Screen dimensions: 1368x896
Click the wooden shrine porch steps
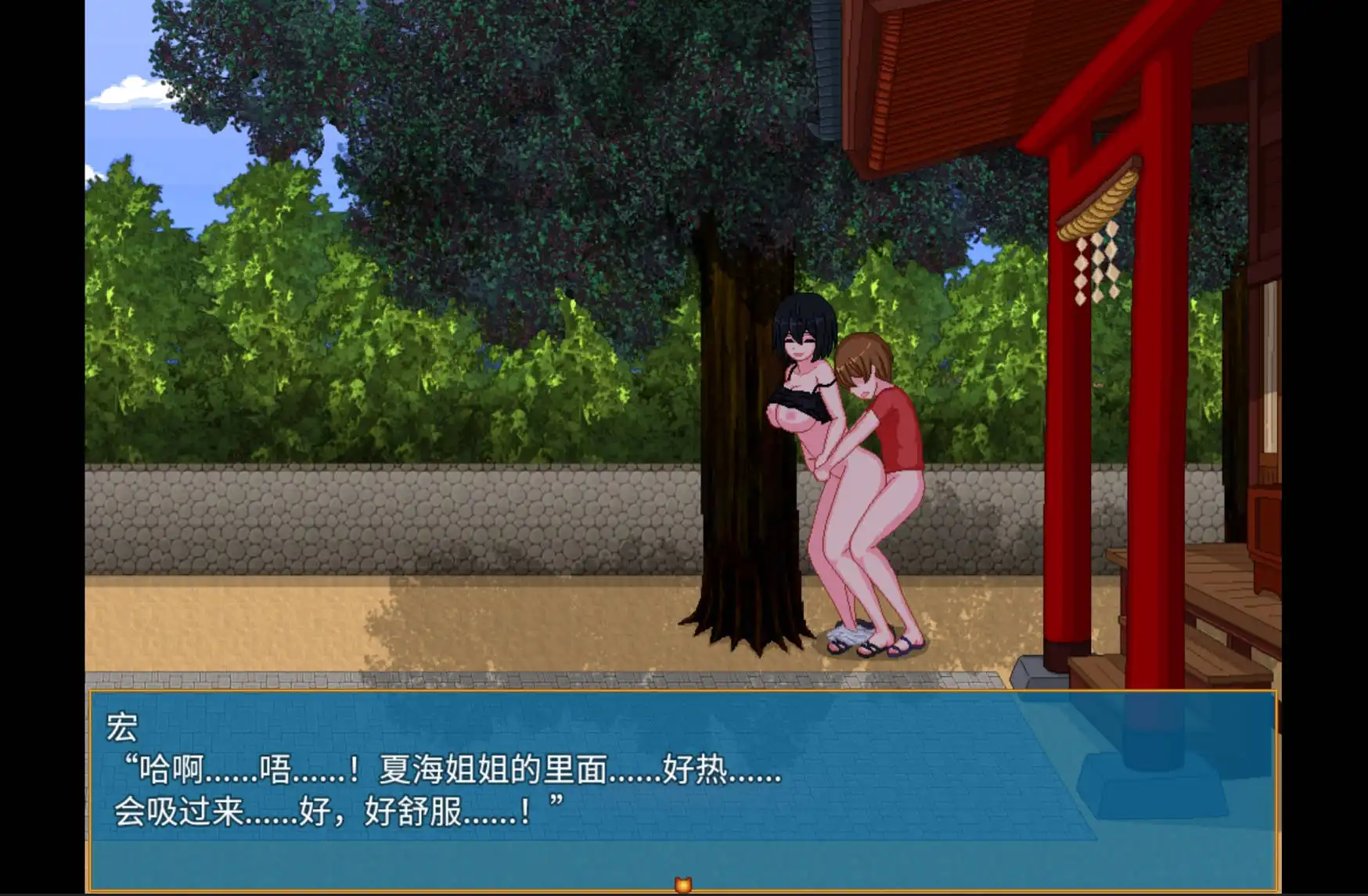(1221, 626)
